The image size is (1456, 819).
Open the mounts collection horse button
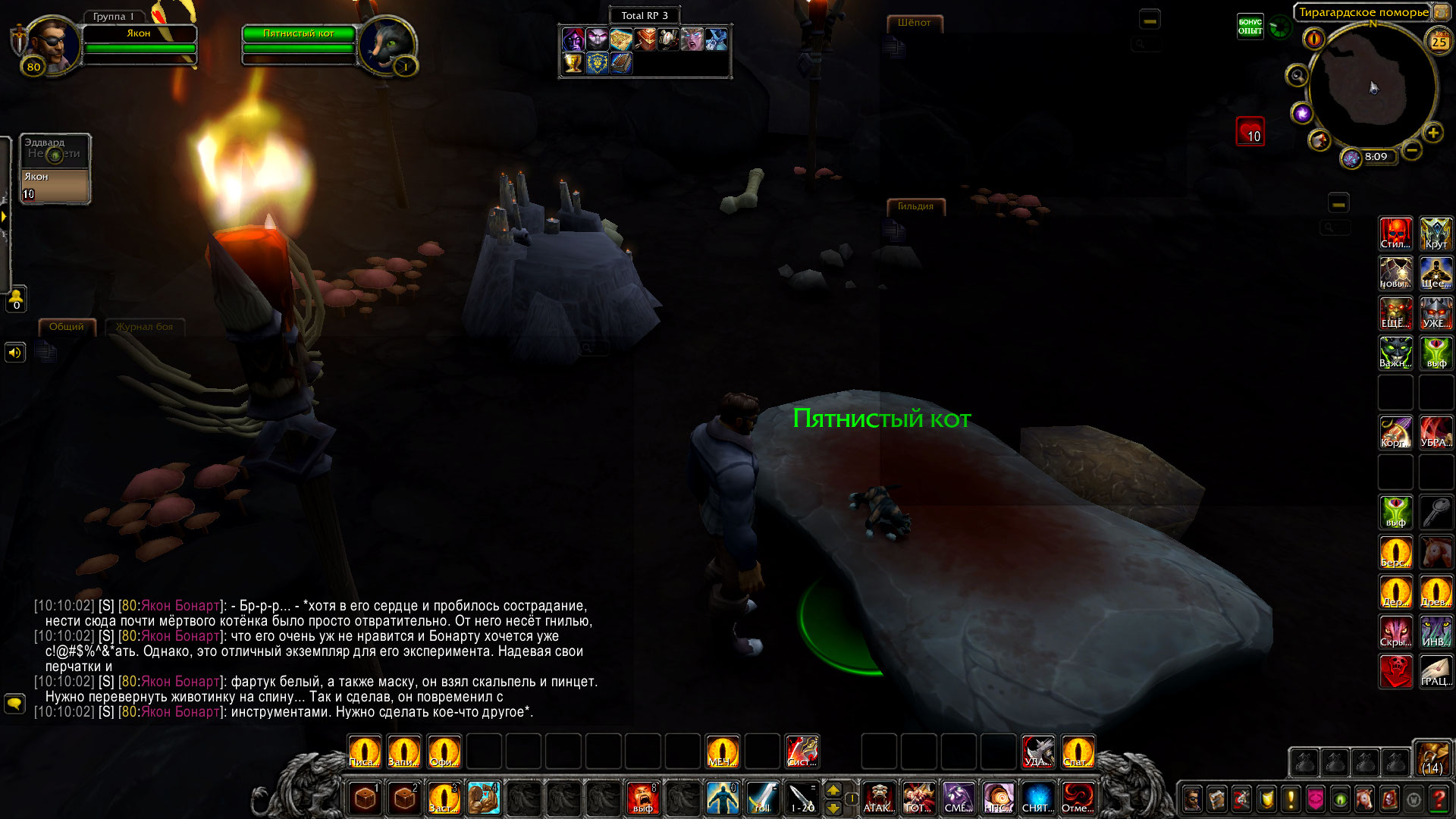coord(1364,799)
